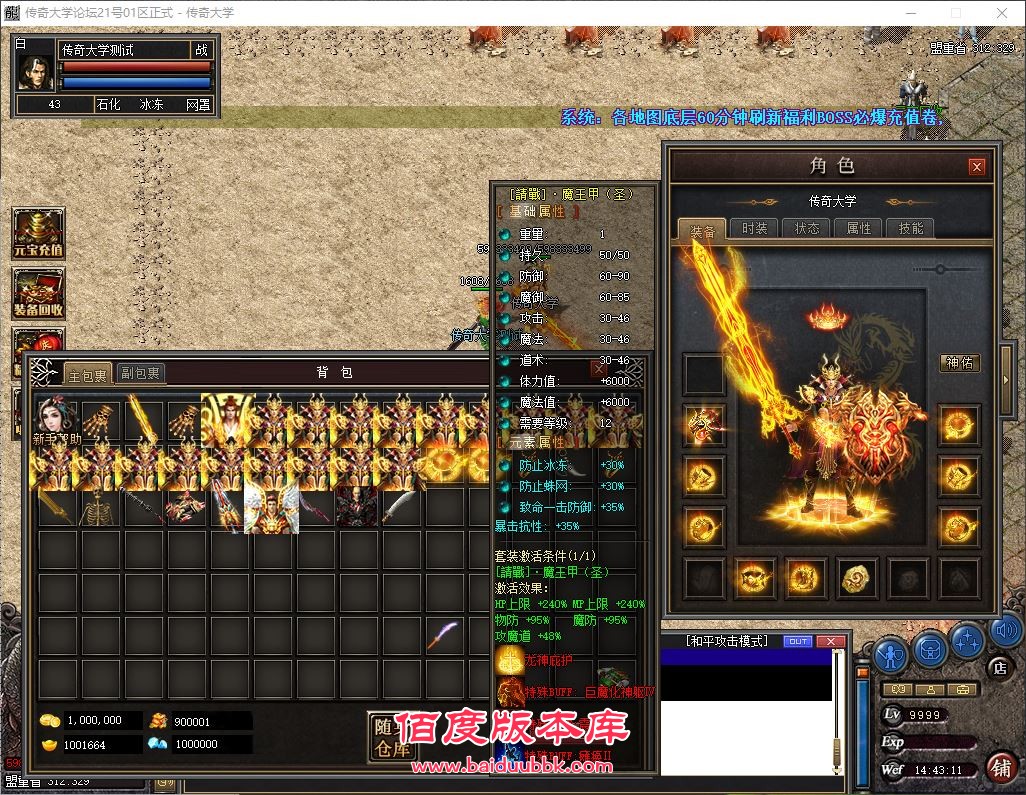The image size is (1026, 795).
Task: Select the 主包裹 bag tab
Action: tap(87, 374)
